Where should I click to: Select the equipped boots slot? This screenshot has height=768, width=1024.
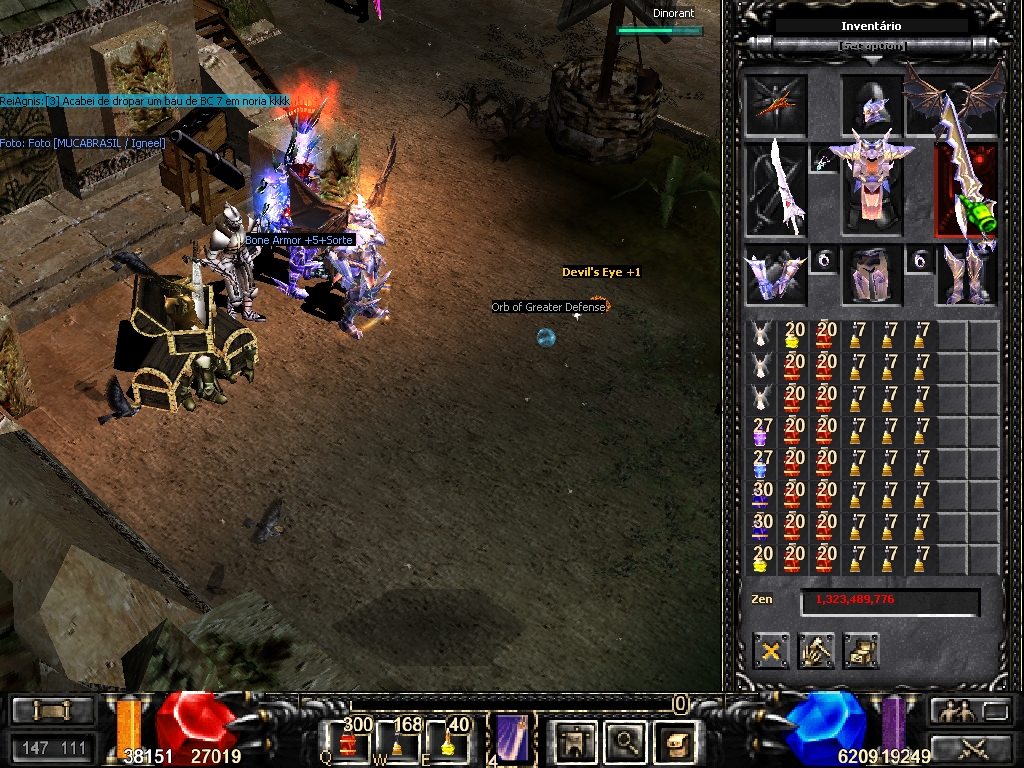(x=968, y=275)
